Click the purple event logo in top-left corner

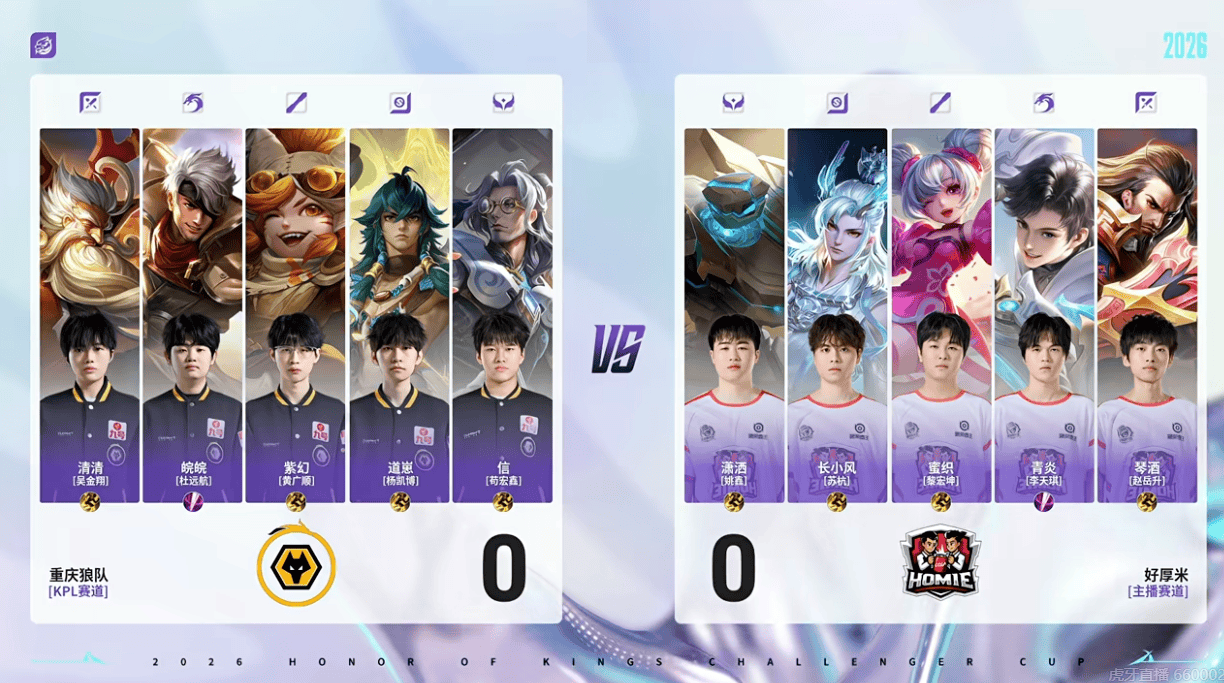tap(43, 45)
